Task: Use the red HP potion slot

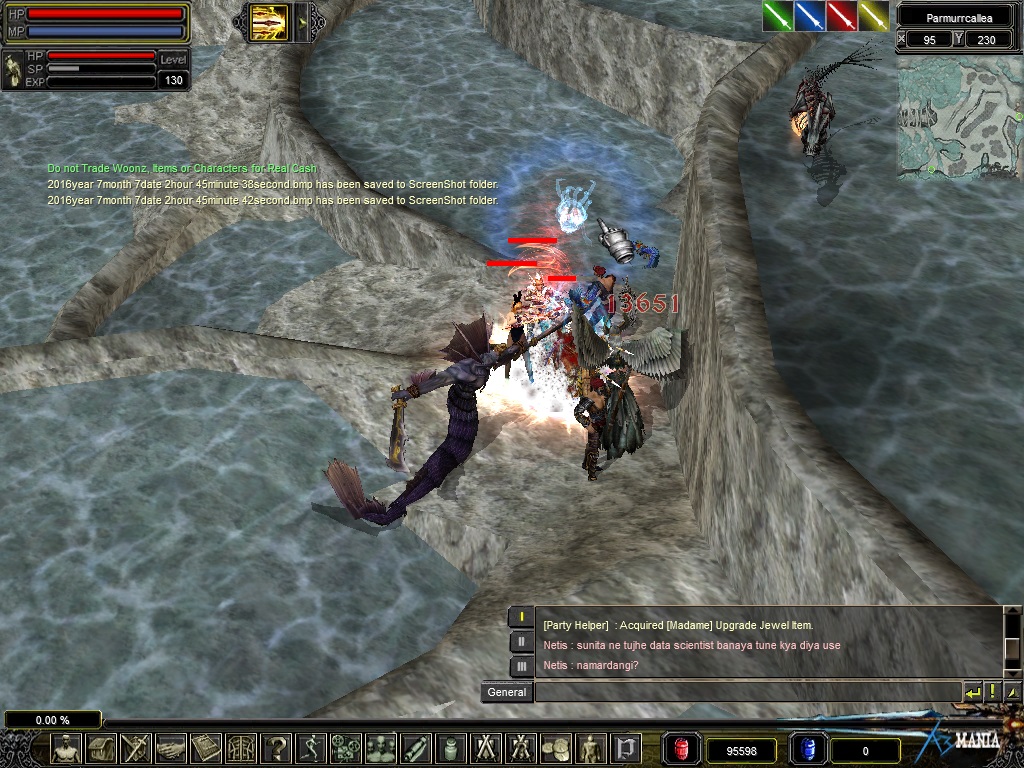Action: (x=682, y=748)
